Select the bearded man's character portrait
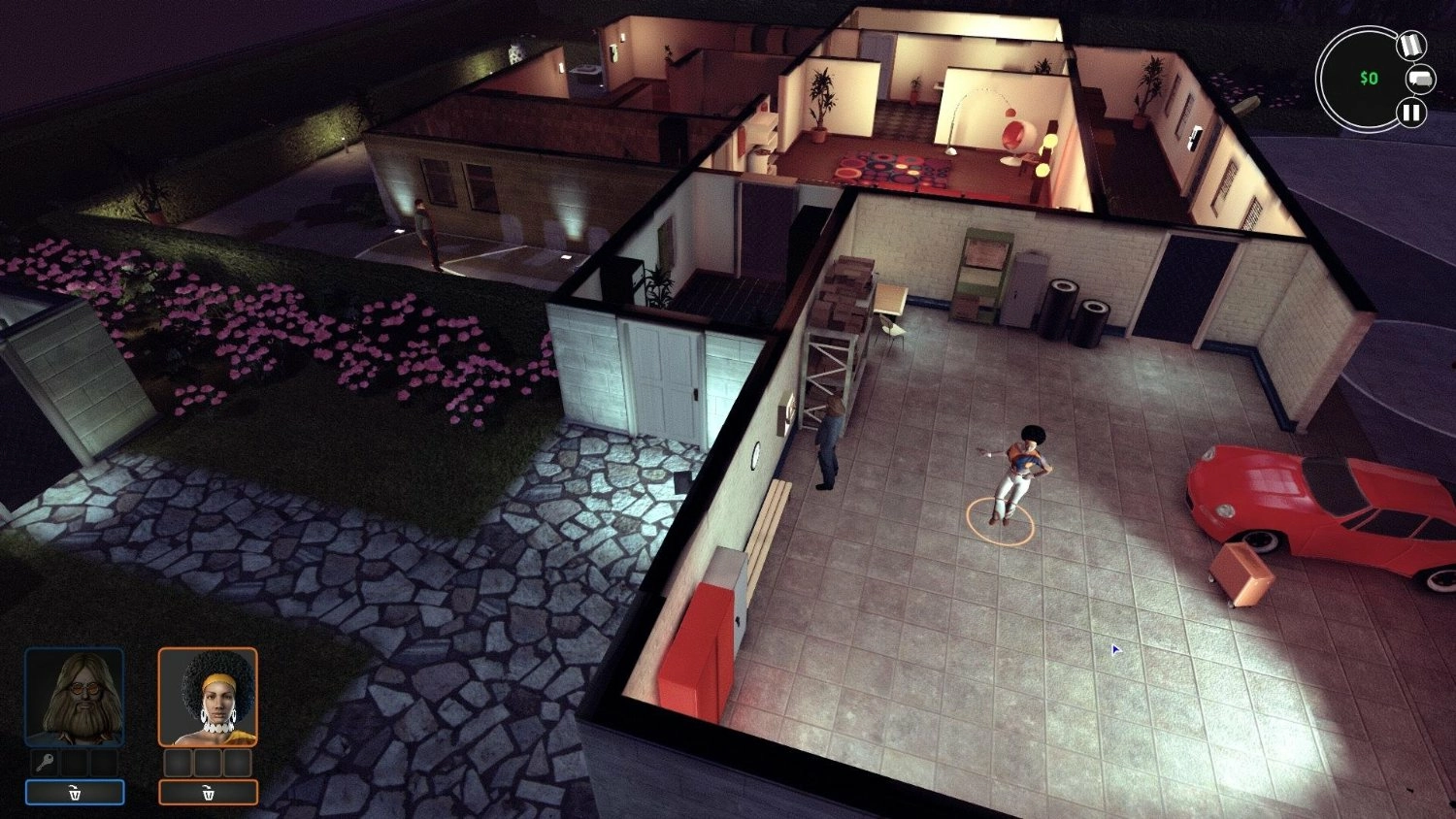The height and width of the screenshot is (819, 1456). click(x=75, y=697)
